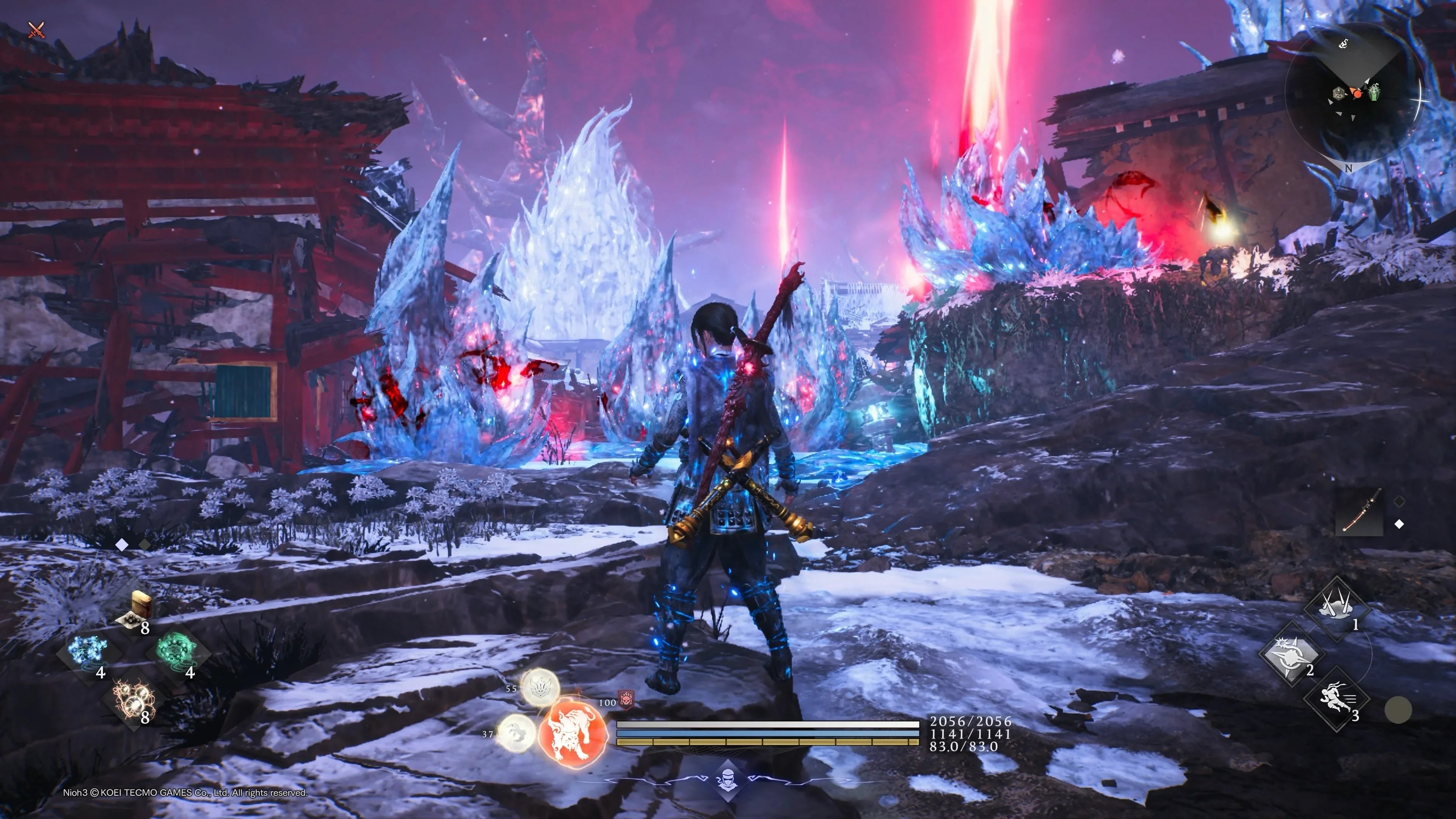Screen dimensions: 1456x819
Task: Use the wooden box and pellets item
Action: (x=138, y=609)
